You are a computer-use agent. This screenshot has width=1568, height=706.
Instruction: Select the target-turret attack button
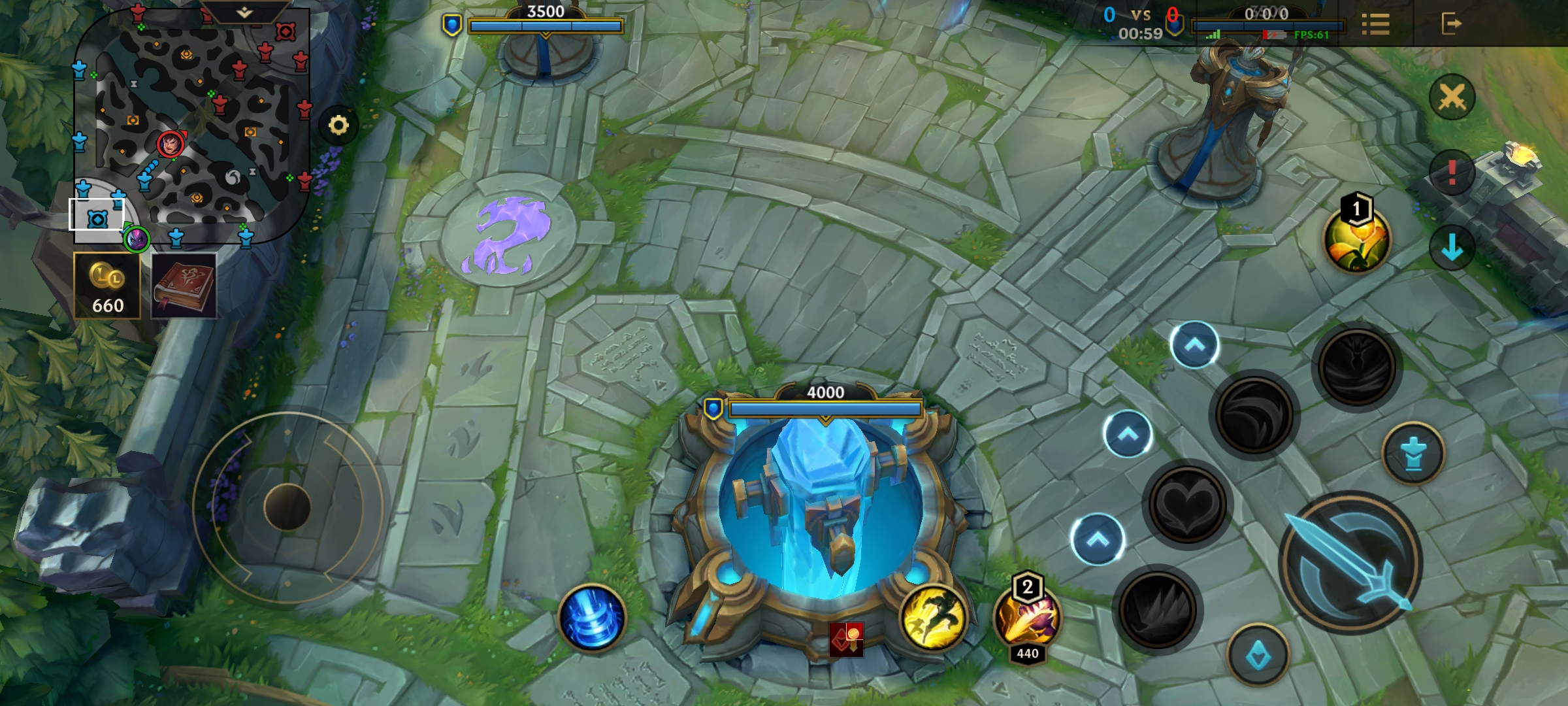[x=1413, y=453]
